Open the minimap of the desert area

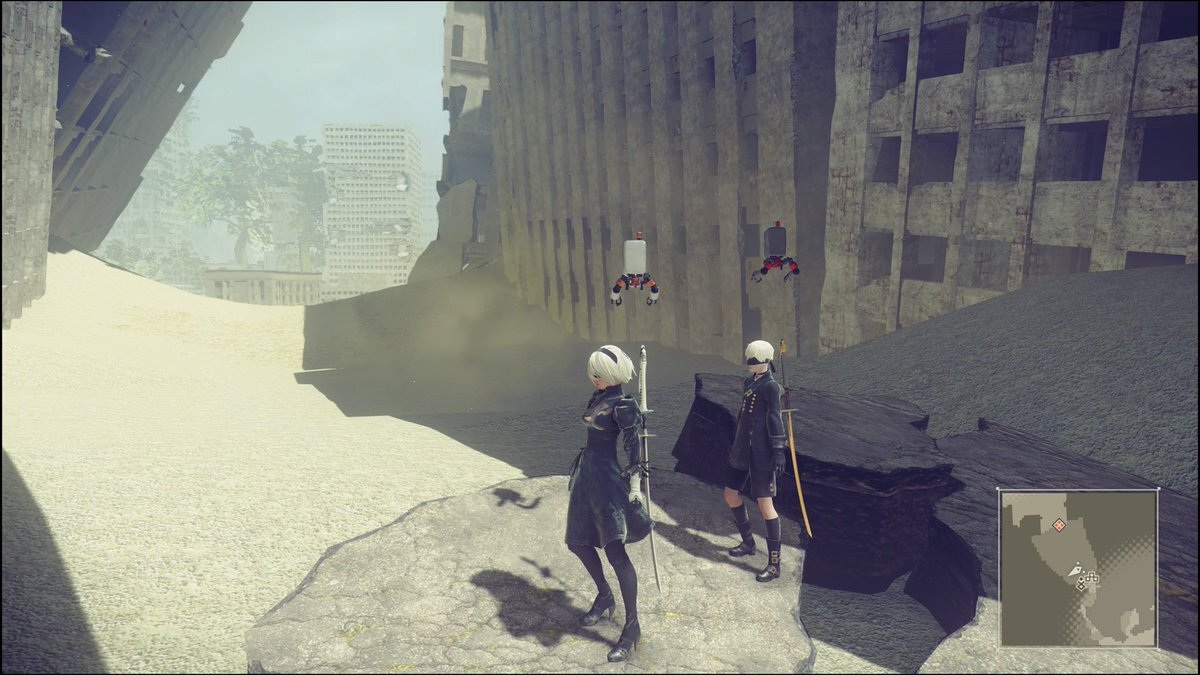1078,568
